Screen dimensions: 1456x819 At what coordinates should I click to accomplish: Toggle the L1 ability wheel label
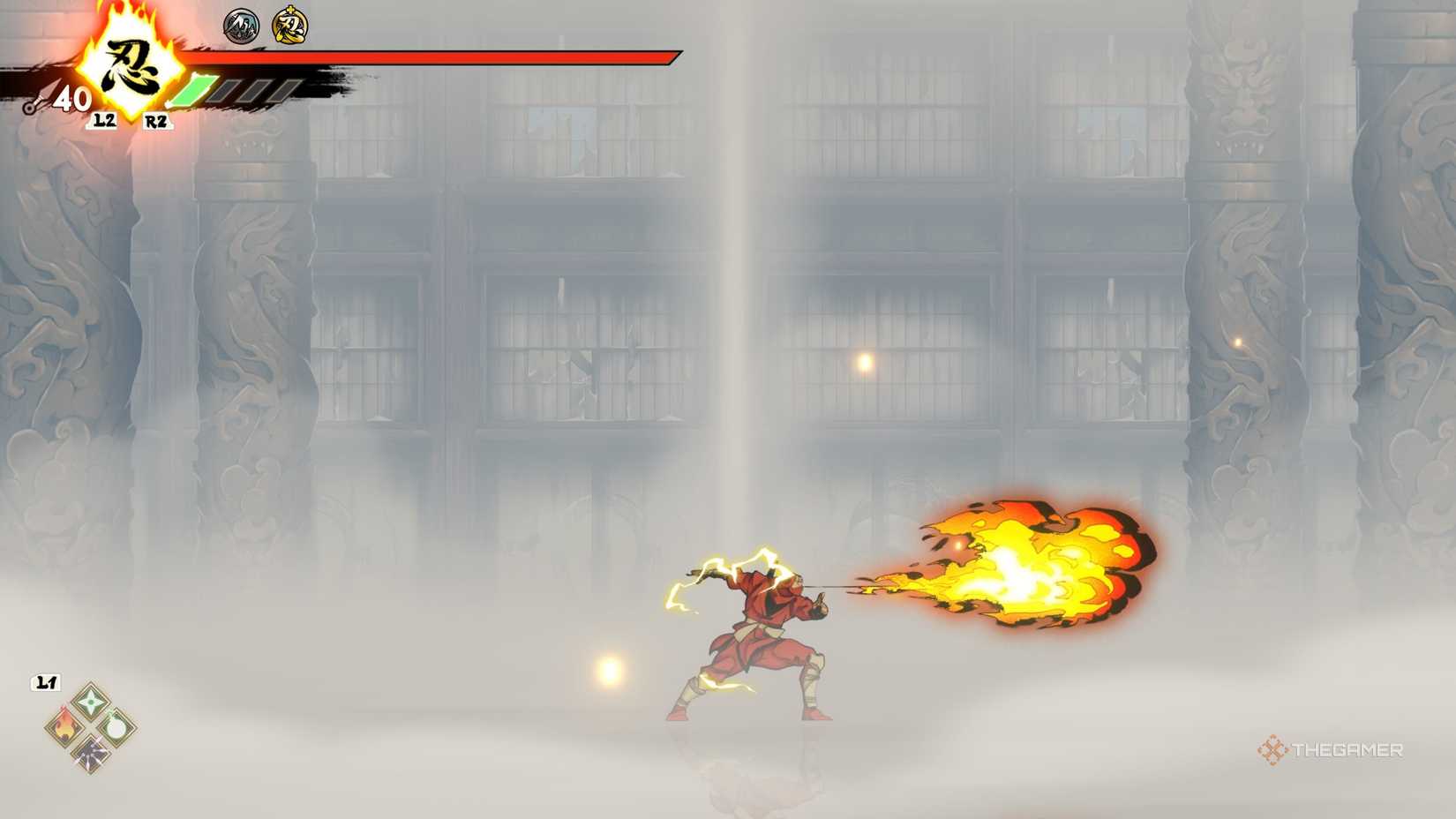point(45,681)
